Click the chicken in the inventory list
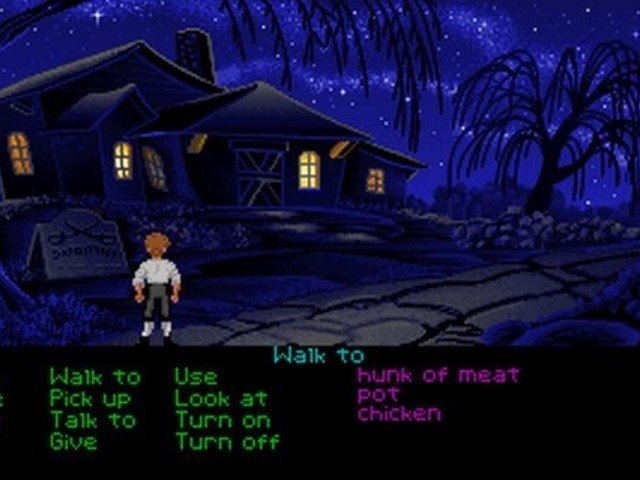 [x=399, y=413]
